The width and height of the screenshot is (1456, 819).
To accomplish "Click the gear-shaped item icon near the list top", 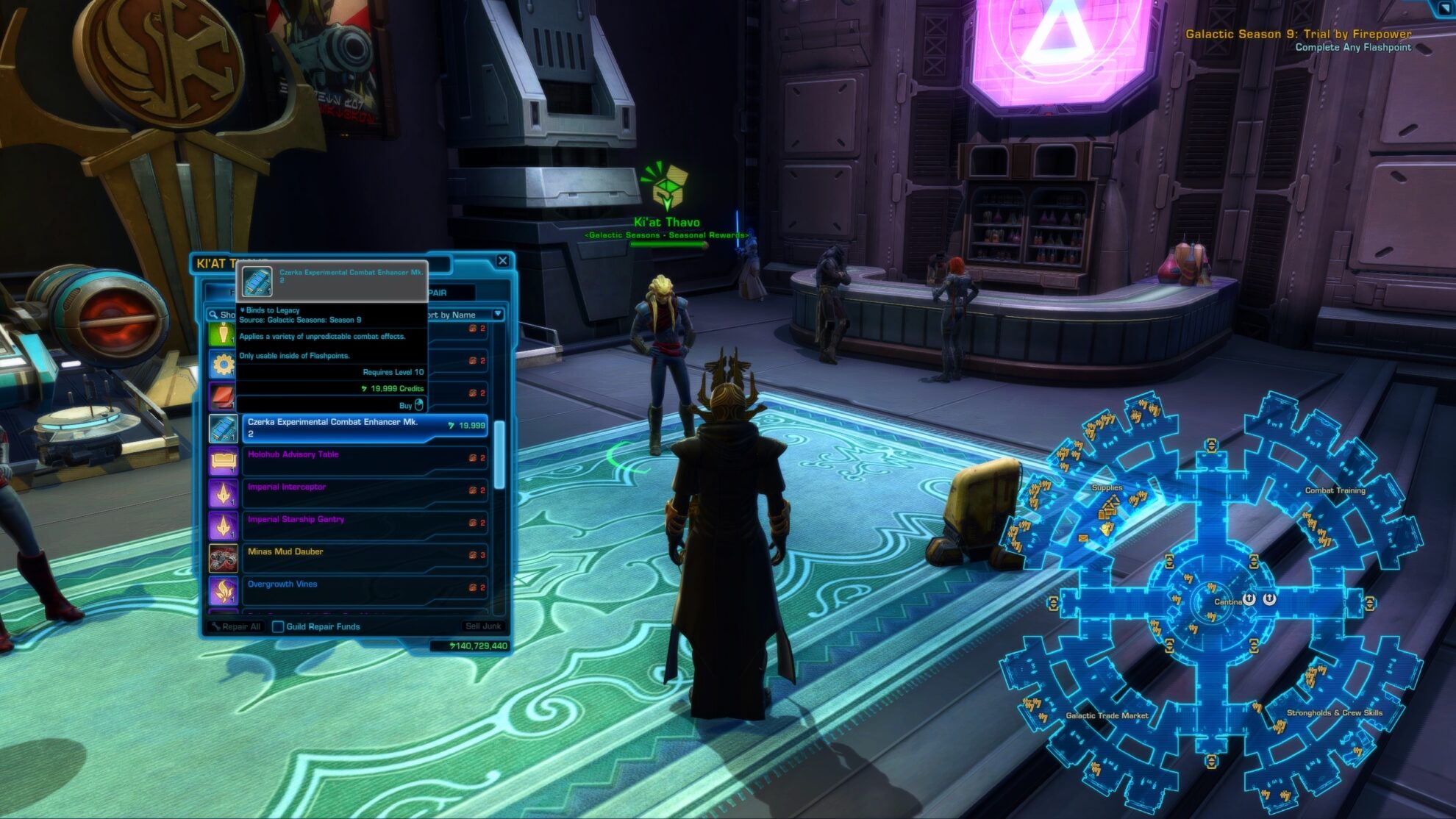I will 222,364.
